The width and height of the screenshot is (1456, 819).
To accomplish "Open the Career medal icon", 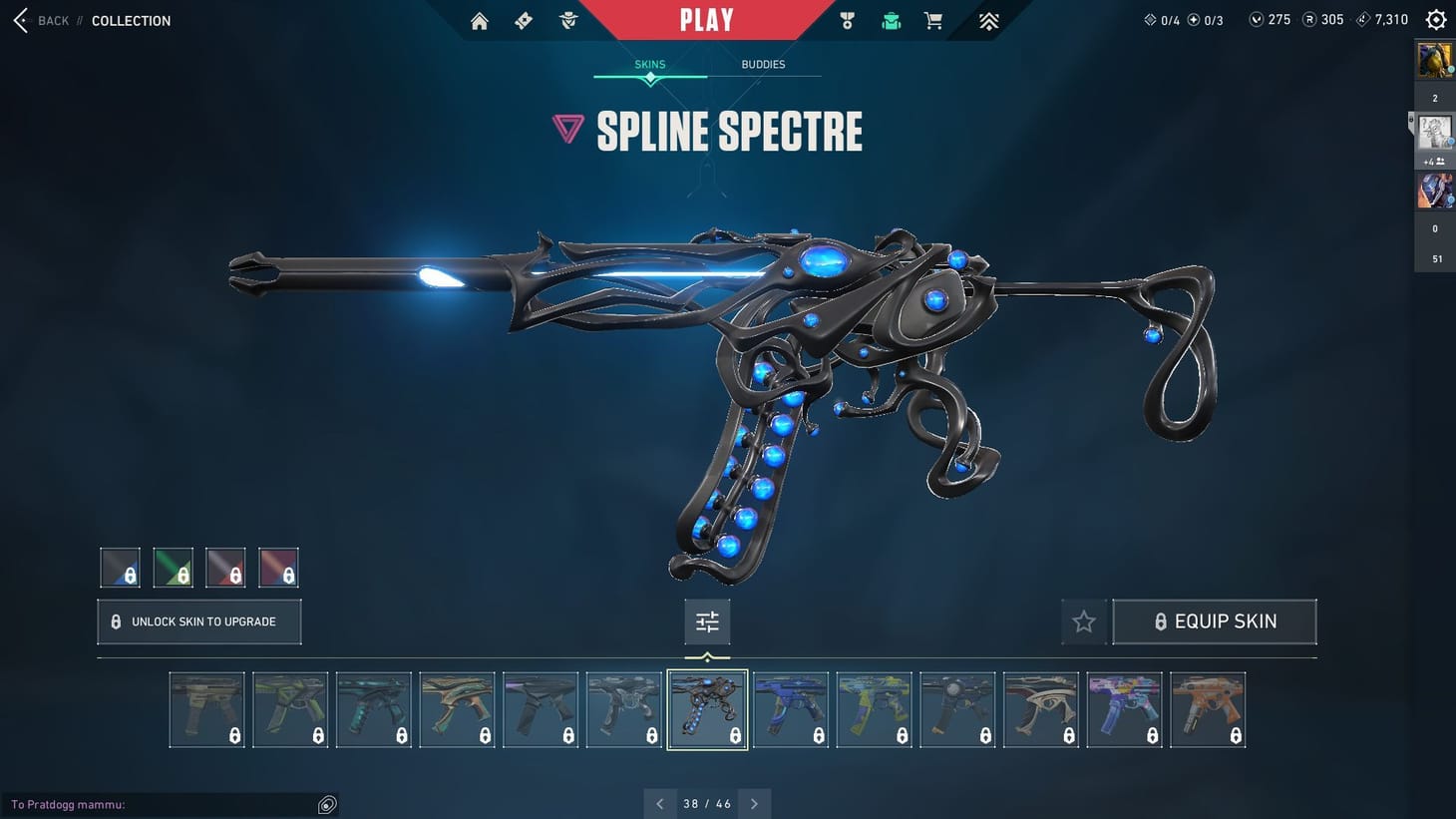I will (846, 20).
